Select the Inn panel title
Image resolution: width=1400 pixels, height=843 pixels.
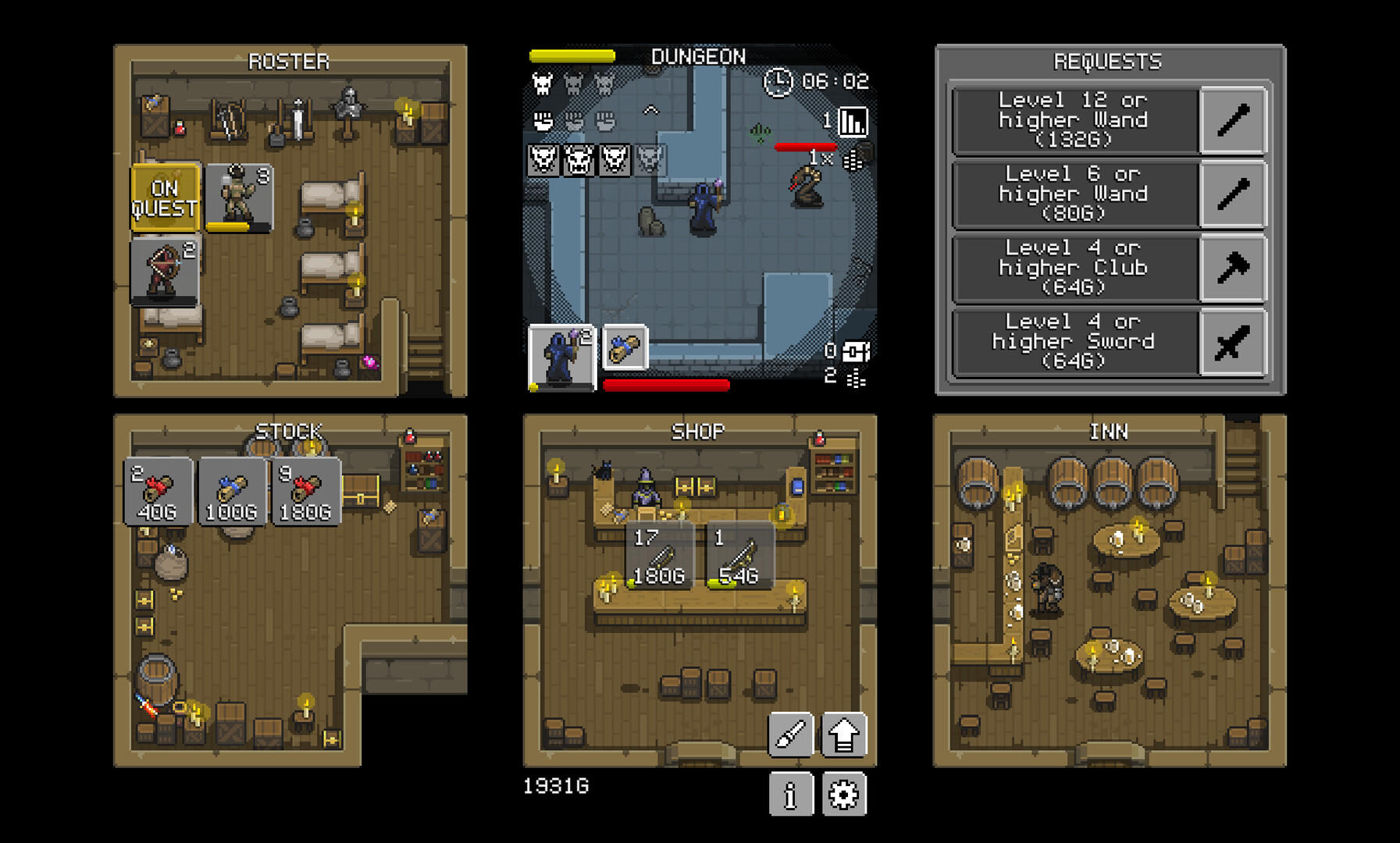1109,430
